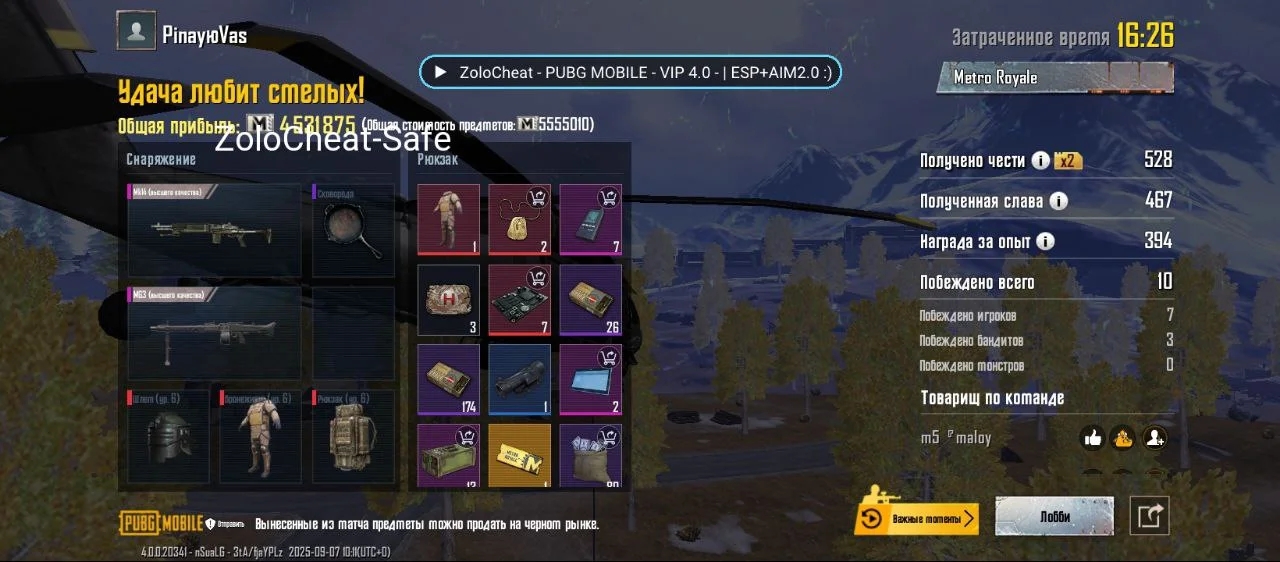This screenshot has height=562, width=1280.
Task: Show info for Получено чести
Action: 1040,160
